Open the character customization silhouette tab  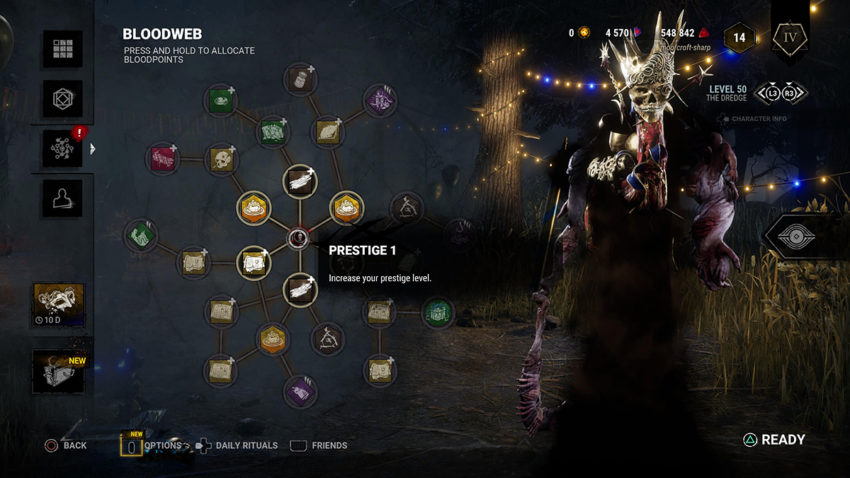[x=62, y=197]
